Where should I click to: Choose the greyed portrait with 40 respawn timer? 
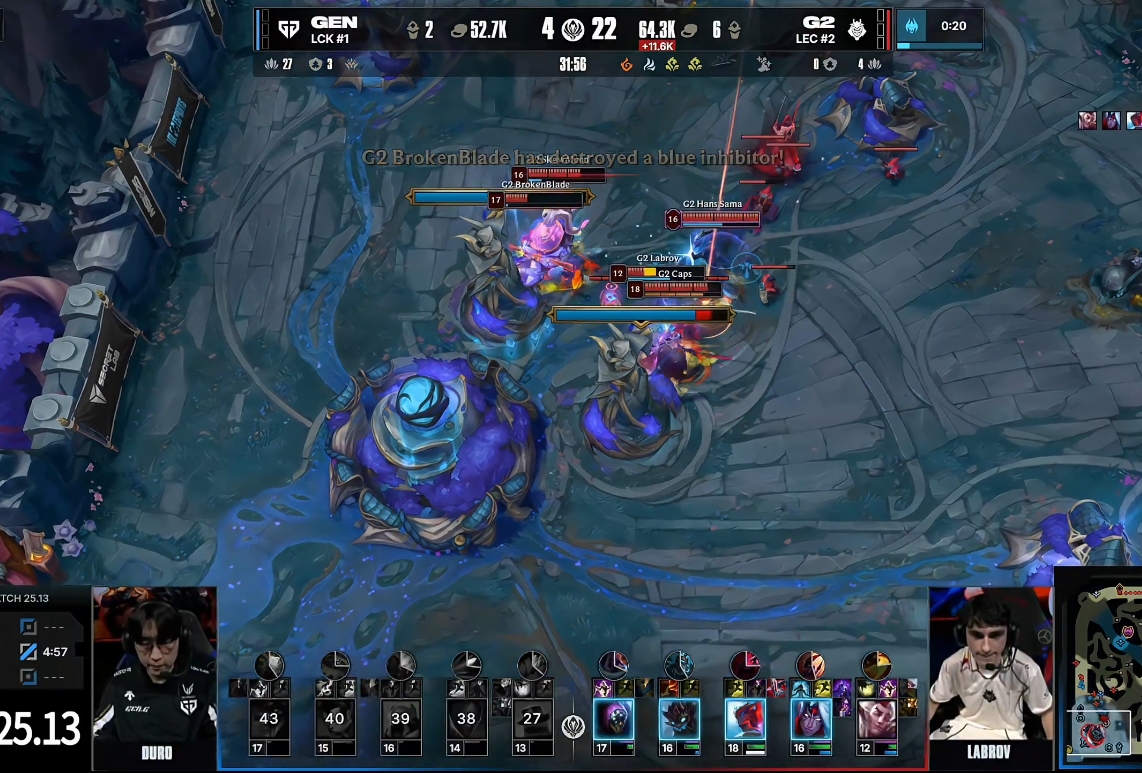pos(335,718)
